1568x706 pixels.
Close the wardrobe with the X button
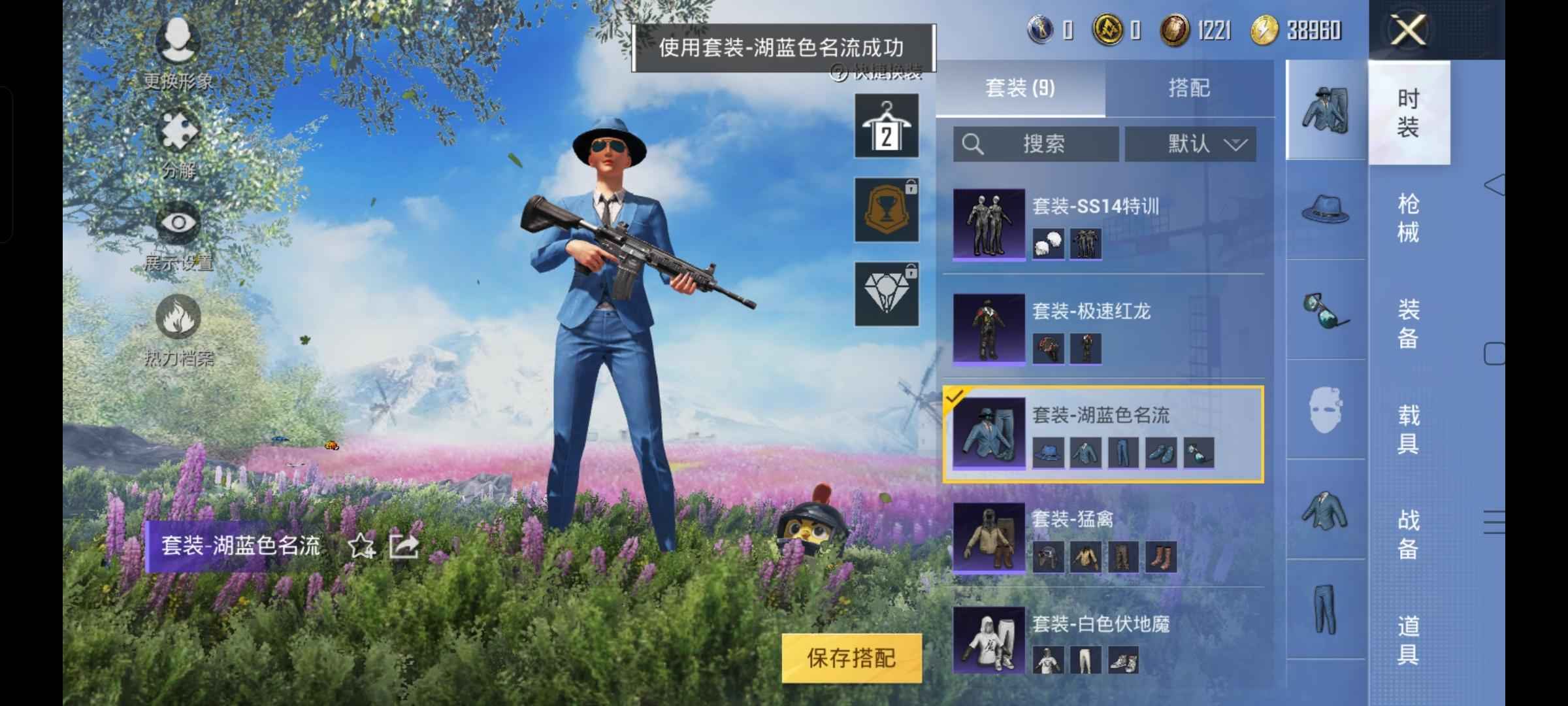point(1408,31)
